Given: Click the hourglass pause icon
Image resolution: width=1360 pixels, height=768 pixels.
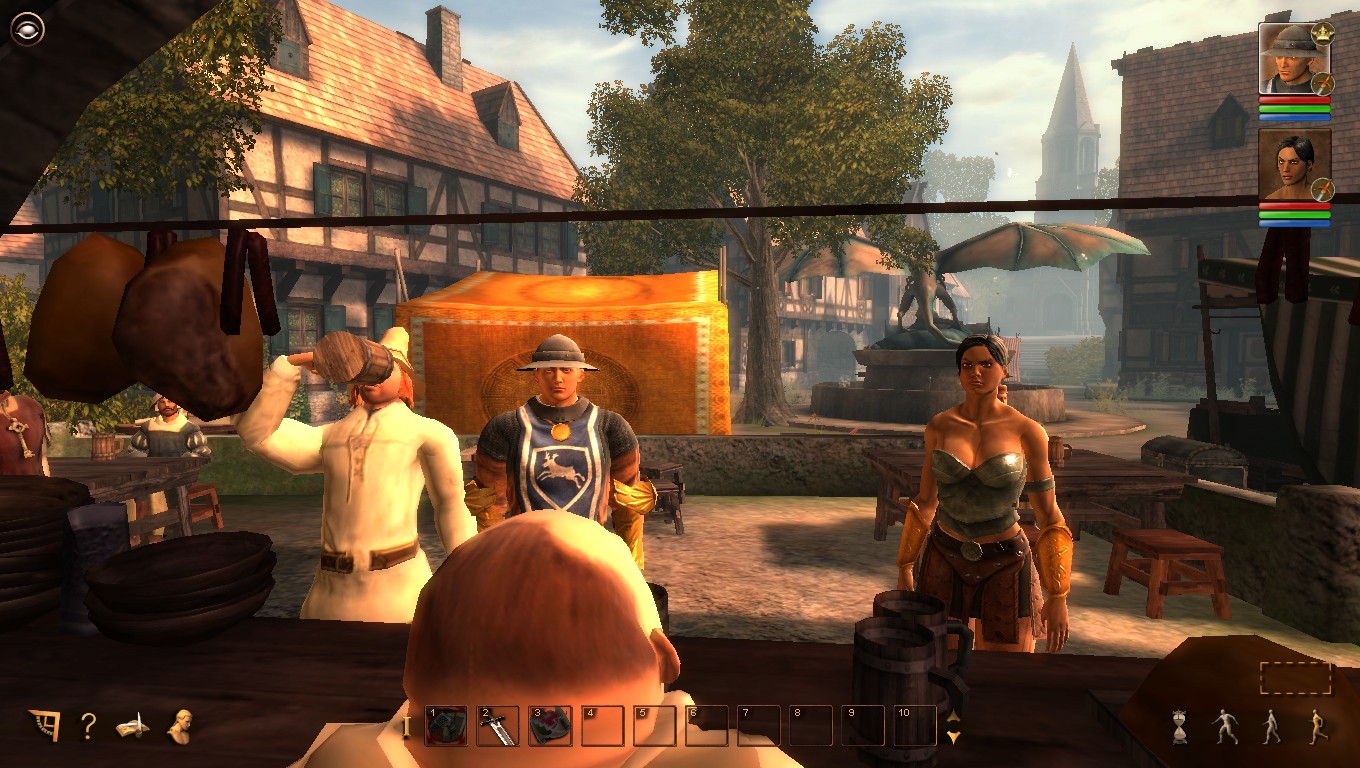Looking at the screenshot, I should (x=1178, y=726).
